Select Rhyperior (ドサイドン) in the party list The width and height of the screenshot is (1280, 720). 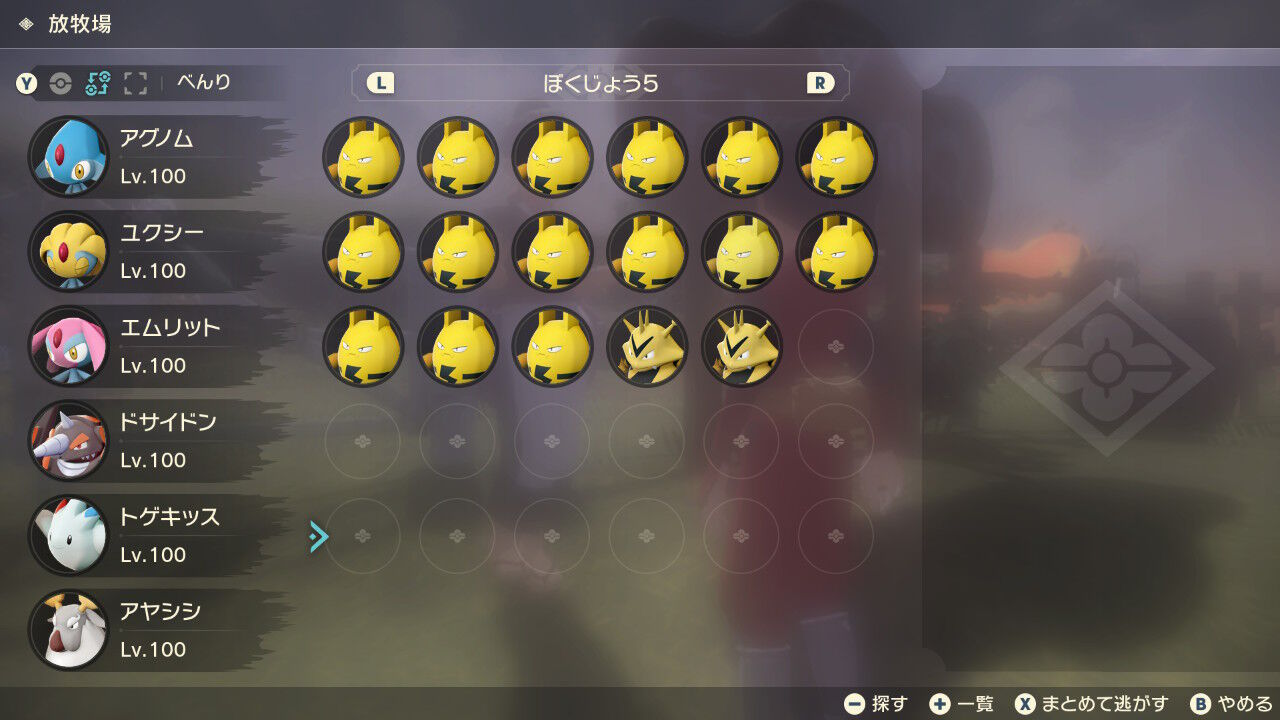point(140,440)
